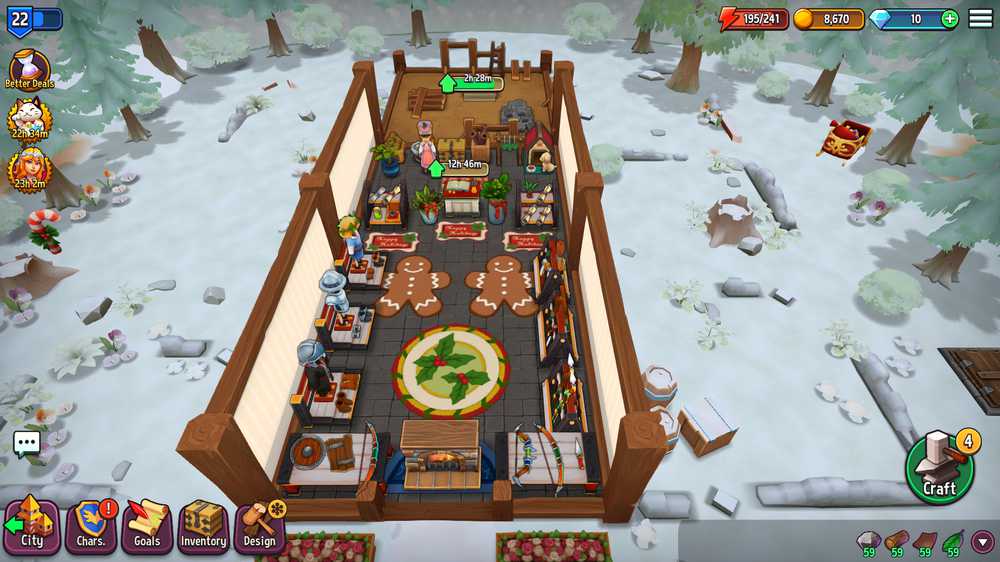
Task: Buy more gems with the green plus
Action: 949,19
